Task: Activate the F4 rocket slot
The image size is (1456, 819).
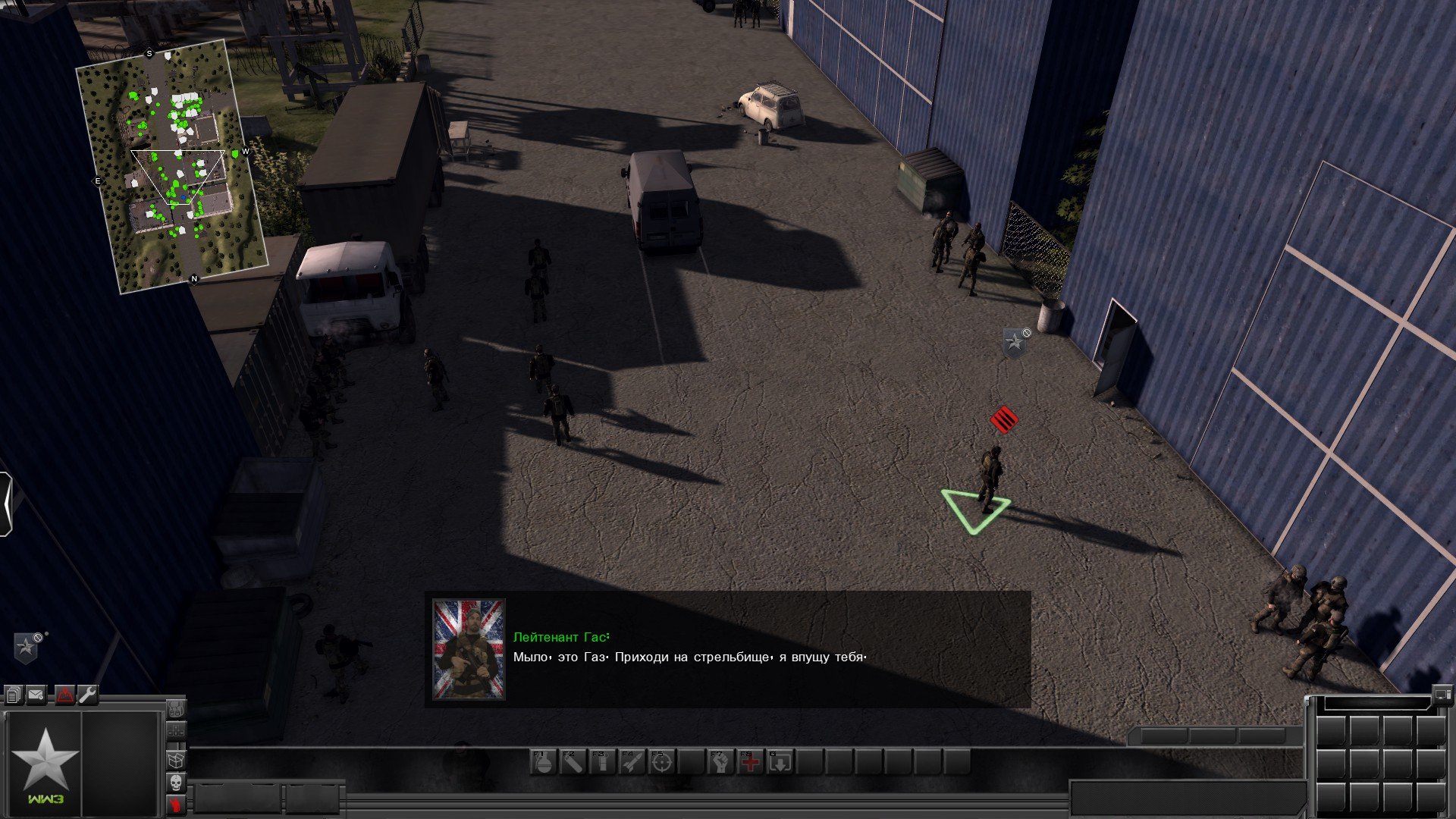Action: point(632,761)
